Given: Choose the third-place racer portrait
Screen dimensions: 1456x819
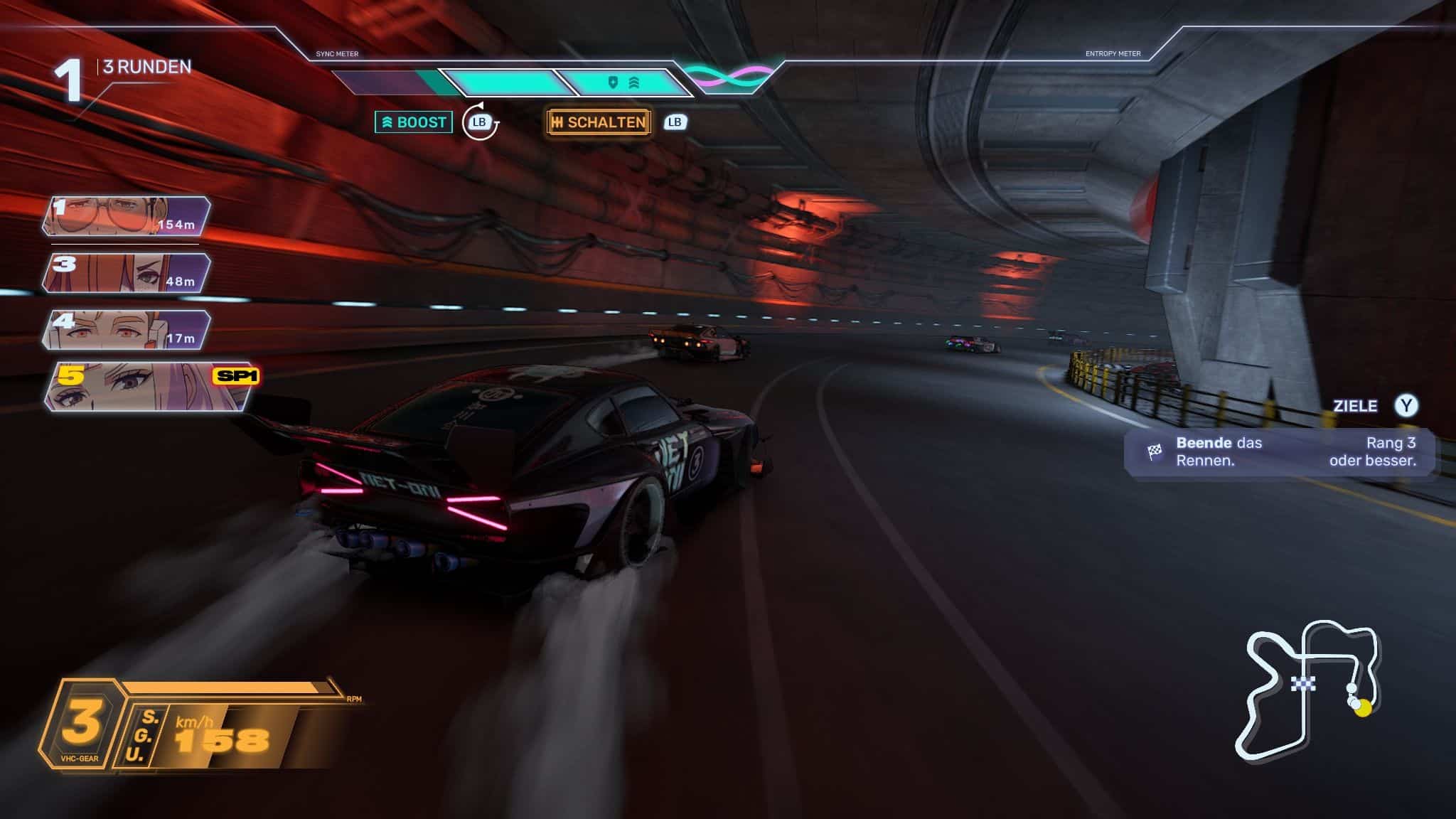Looking at the screenshot, I should [127, 273].
